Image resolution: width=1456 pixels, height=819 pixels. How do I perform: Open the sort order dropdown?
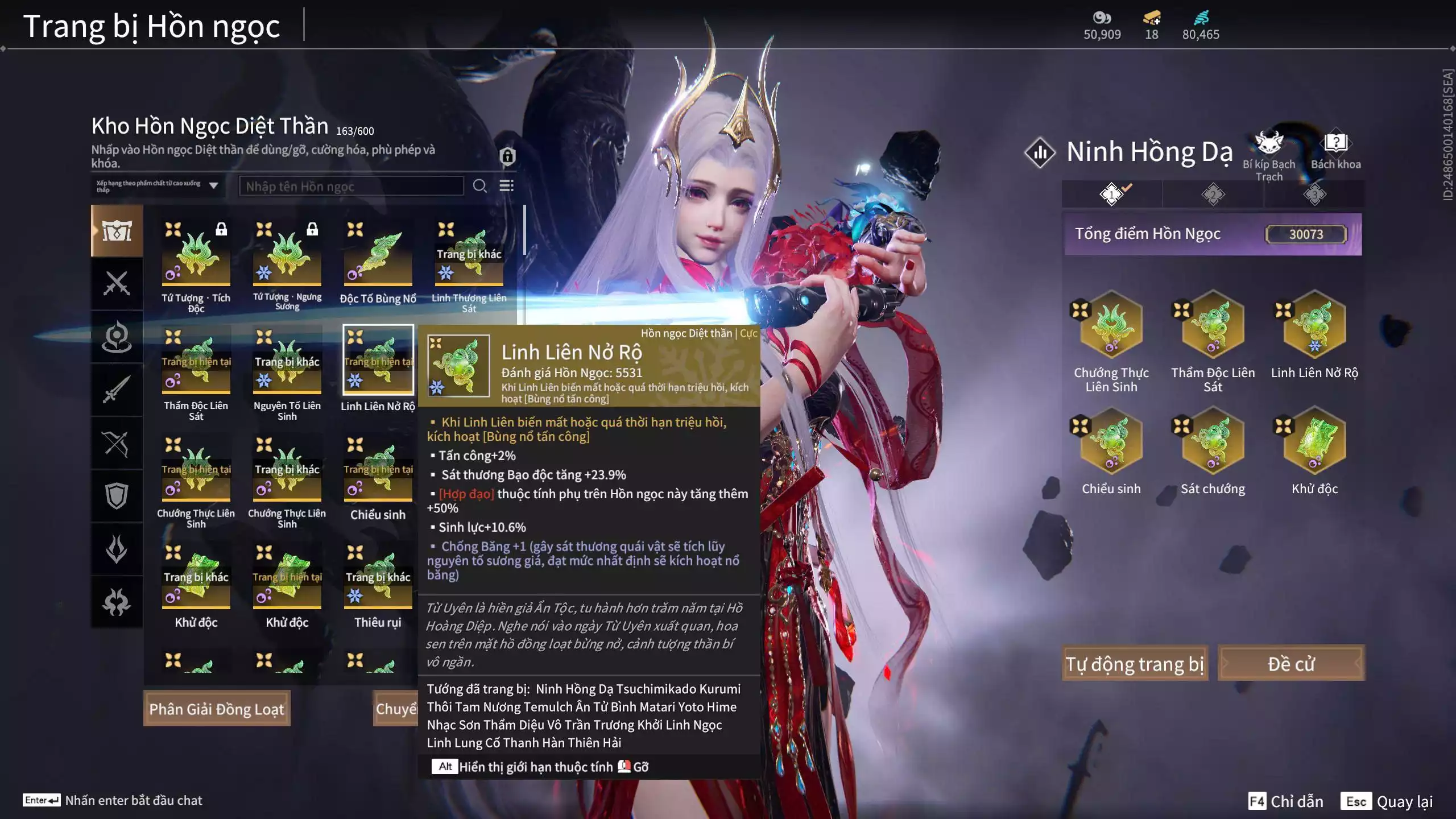(158, 185)
